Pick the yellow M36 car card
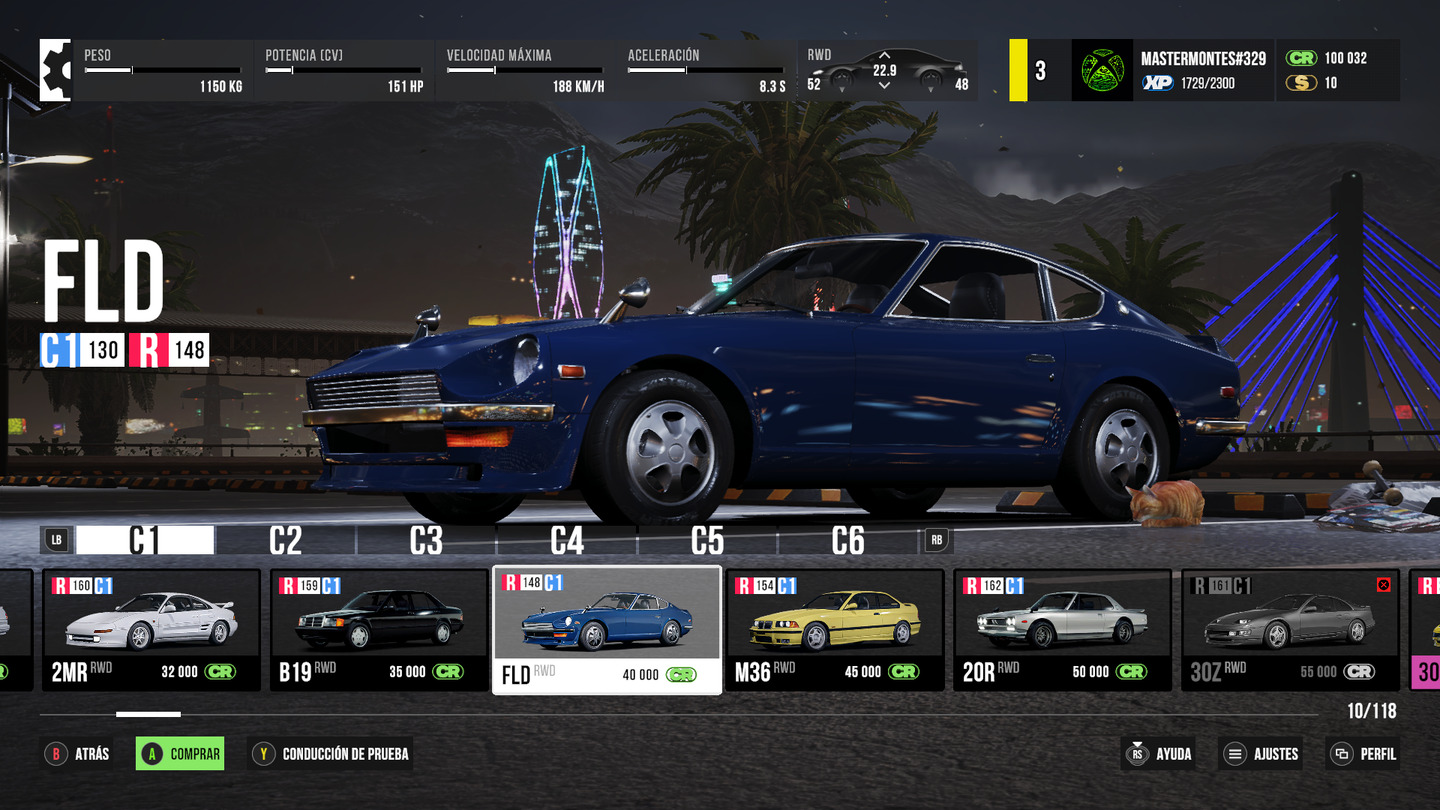 tap(835, 630)
